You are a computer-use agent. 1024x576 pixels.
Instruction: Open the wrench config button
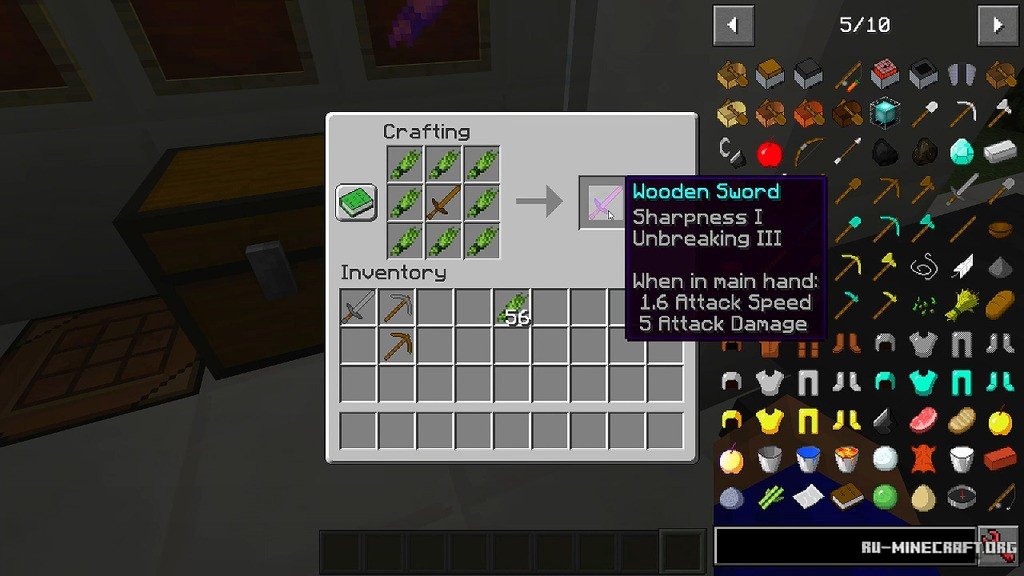click(x=997, y=547)
